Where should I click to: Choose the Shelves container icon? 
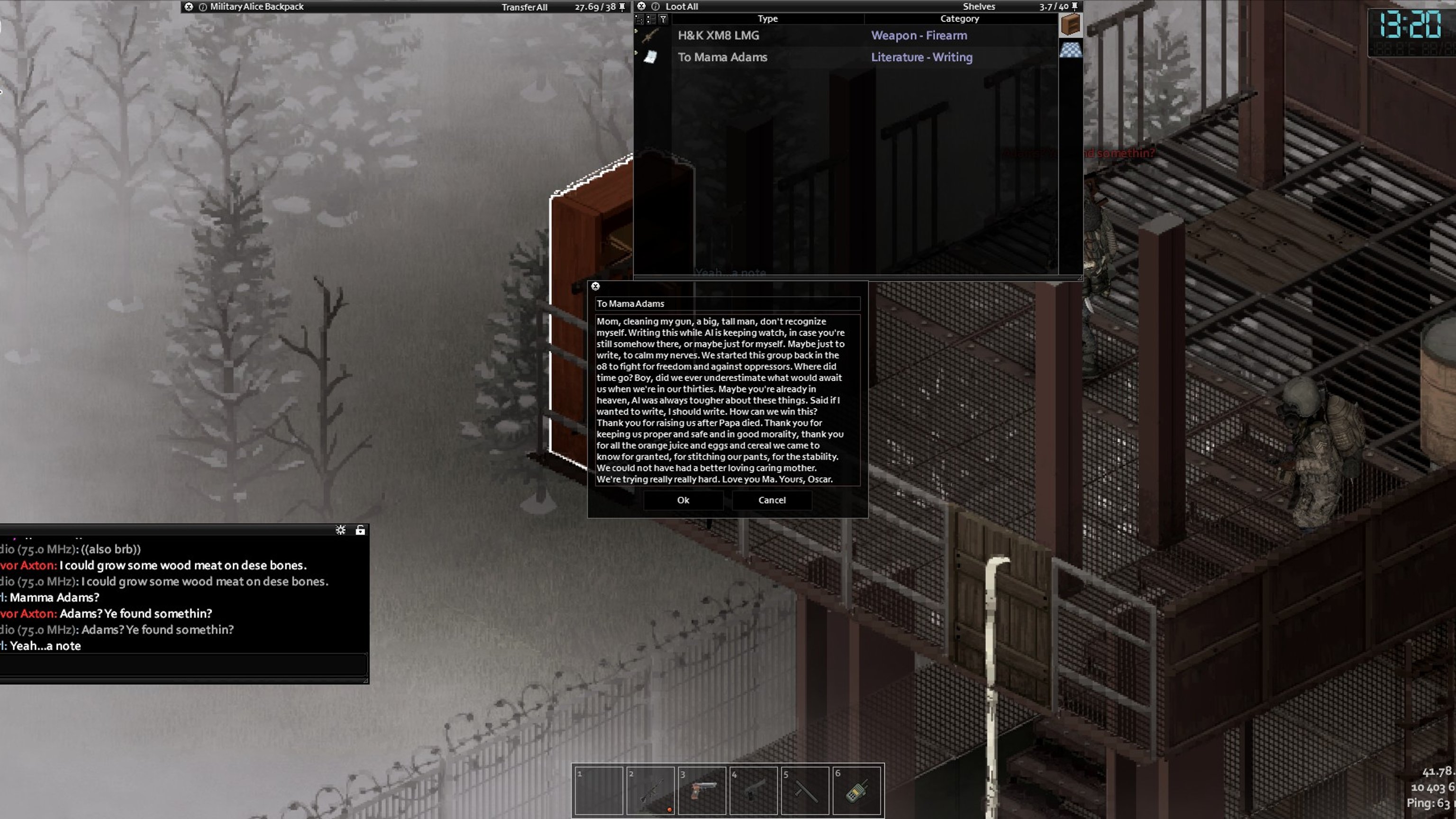(x=1071, y=25)
